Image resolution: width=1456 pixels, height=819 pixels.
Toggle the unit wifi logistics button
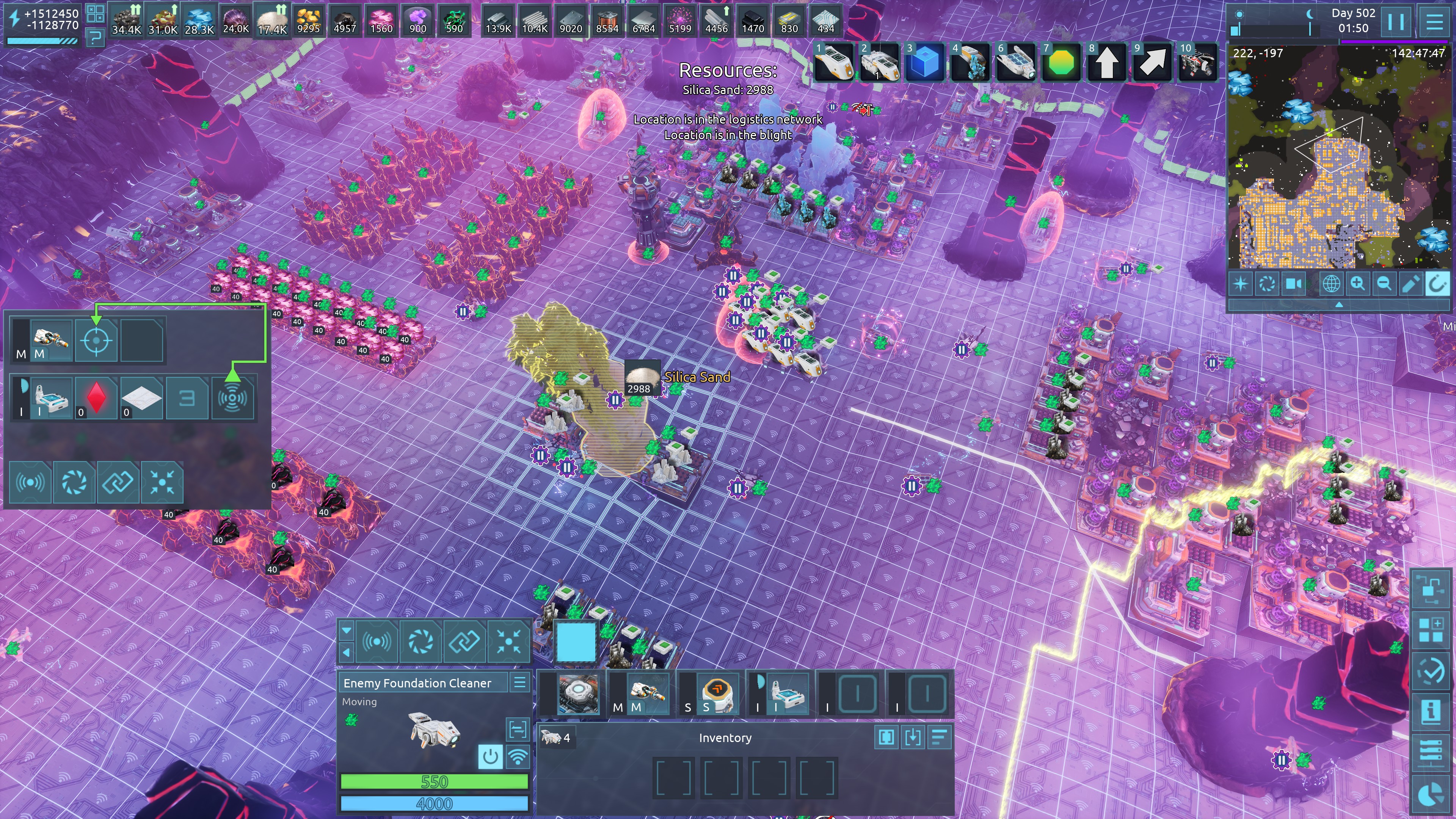point(518,756)
